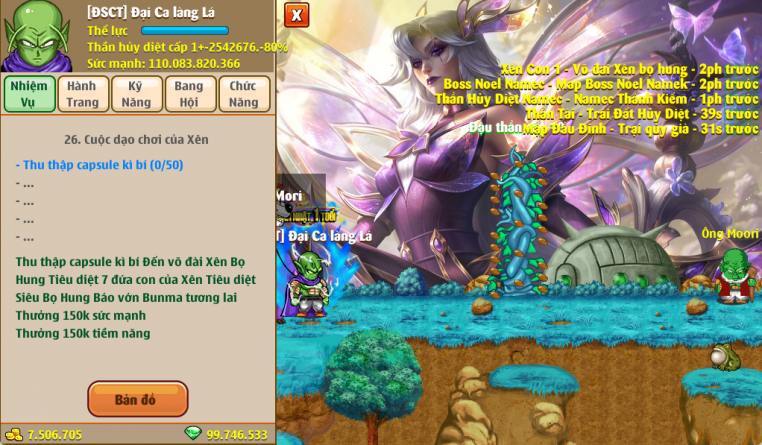Select the Kỹ Năng tab

click(137, 94)
